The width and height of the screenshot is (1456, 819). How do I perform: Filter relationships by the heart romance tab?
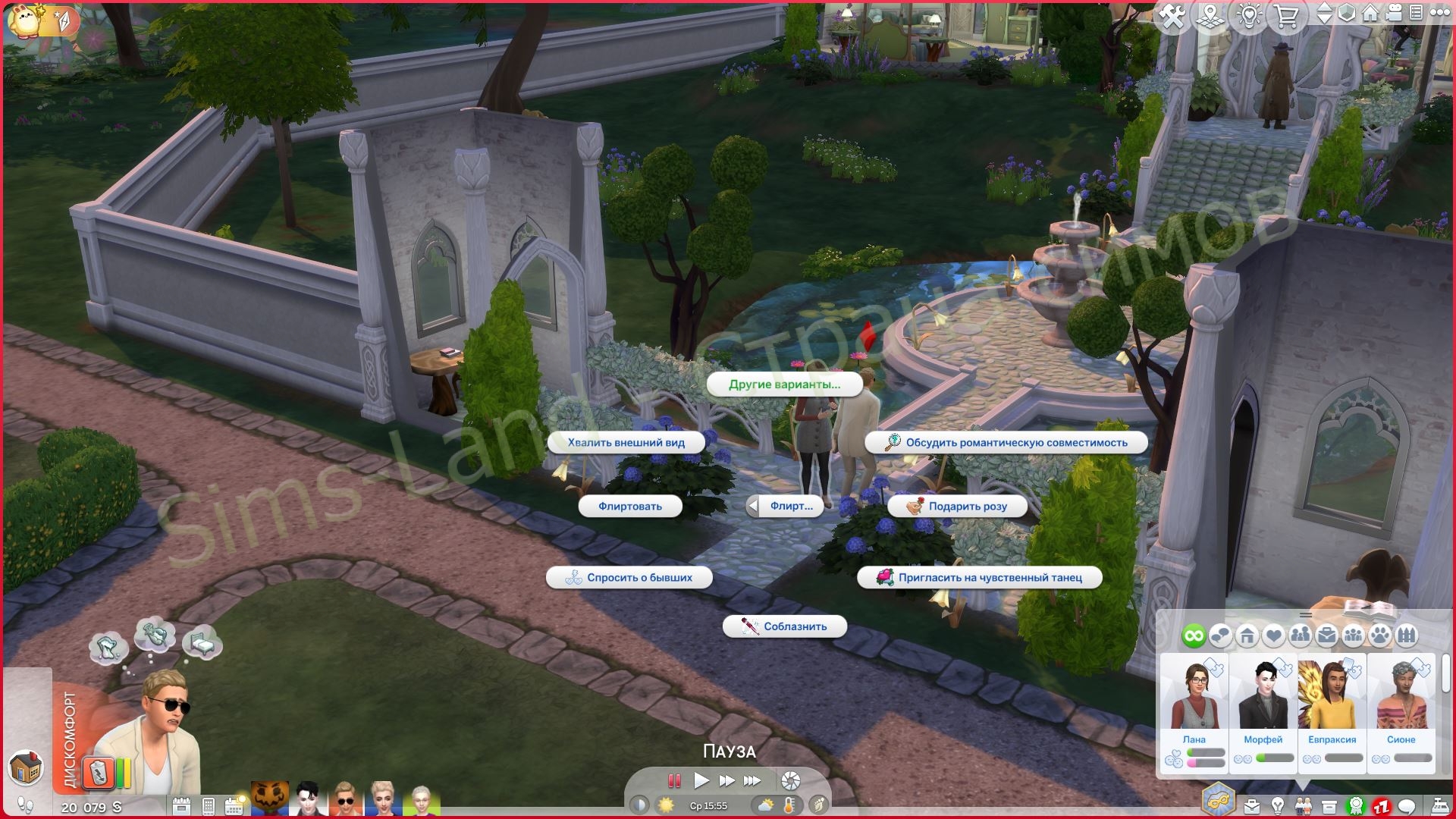tap(1273, 635)
